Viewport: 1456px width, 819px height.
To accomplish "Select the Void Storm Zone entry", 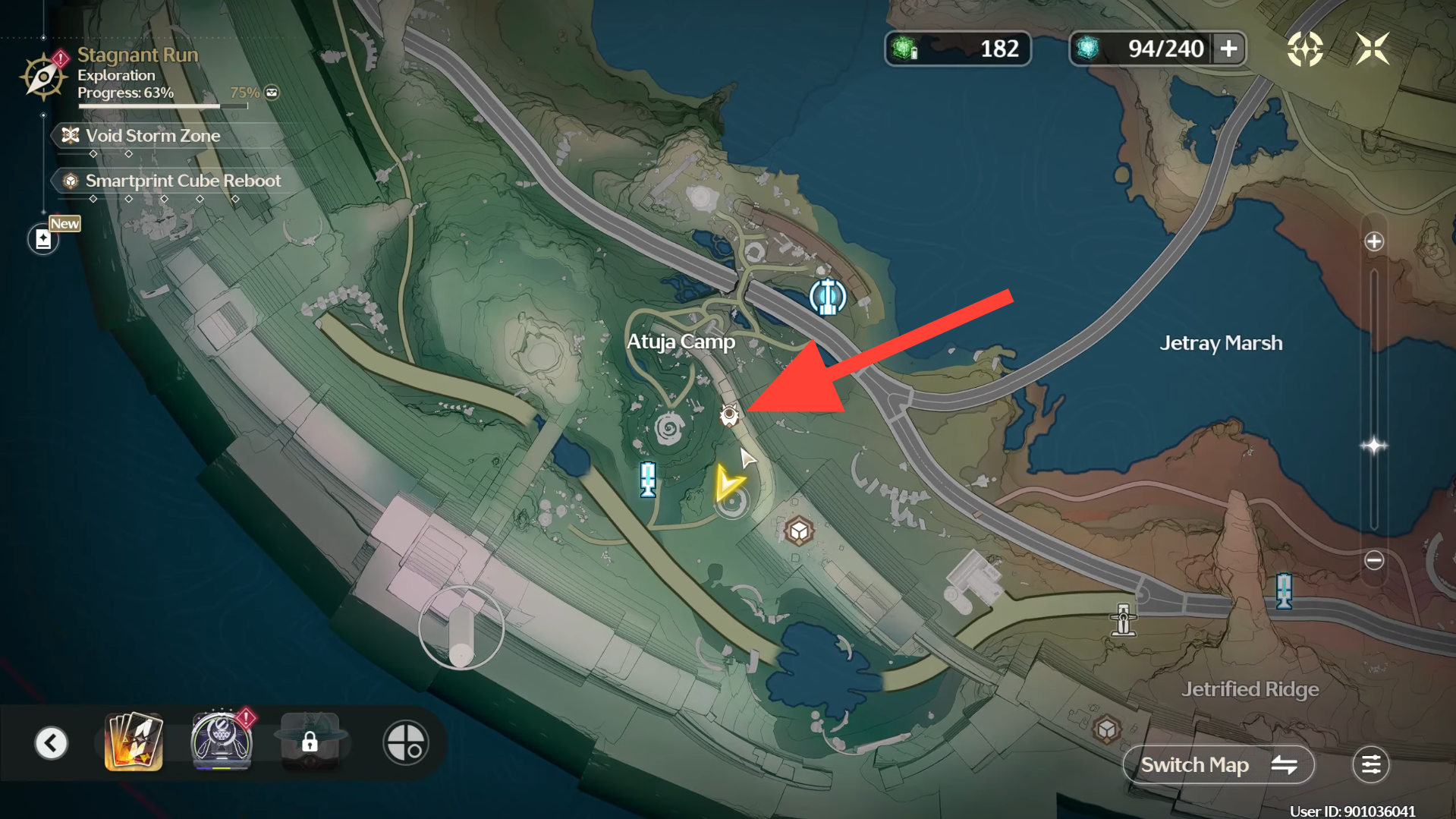I will pos(153,136).
